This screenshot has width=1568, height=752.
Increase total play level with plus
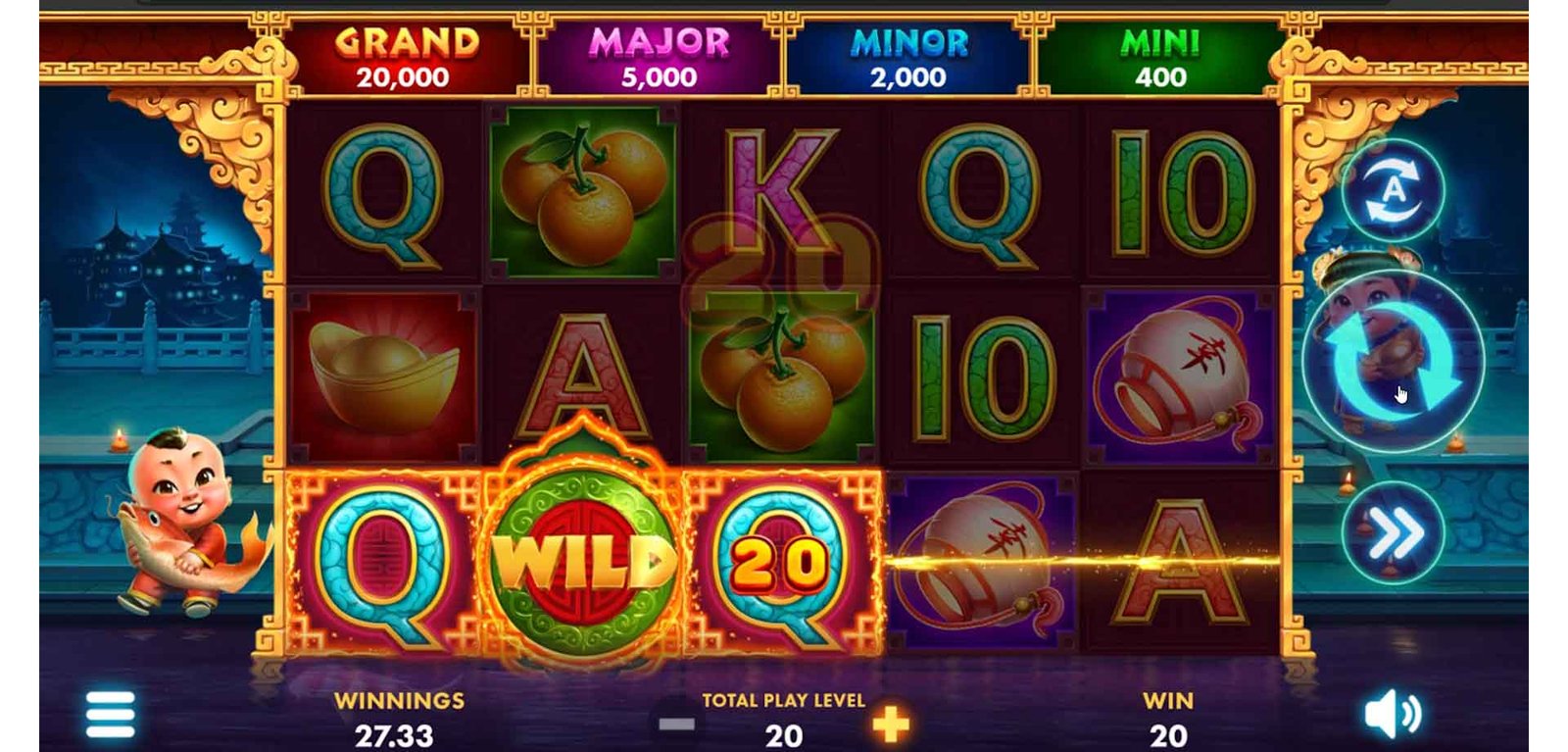coord(890,726)
